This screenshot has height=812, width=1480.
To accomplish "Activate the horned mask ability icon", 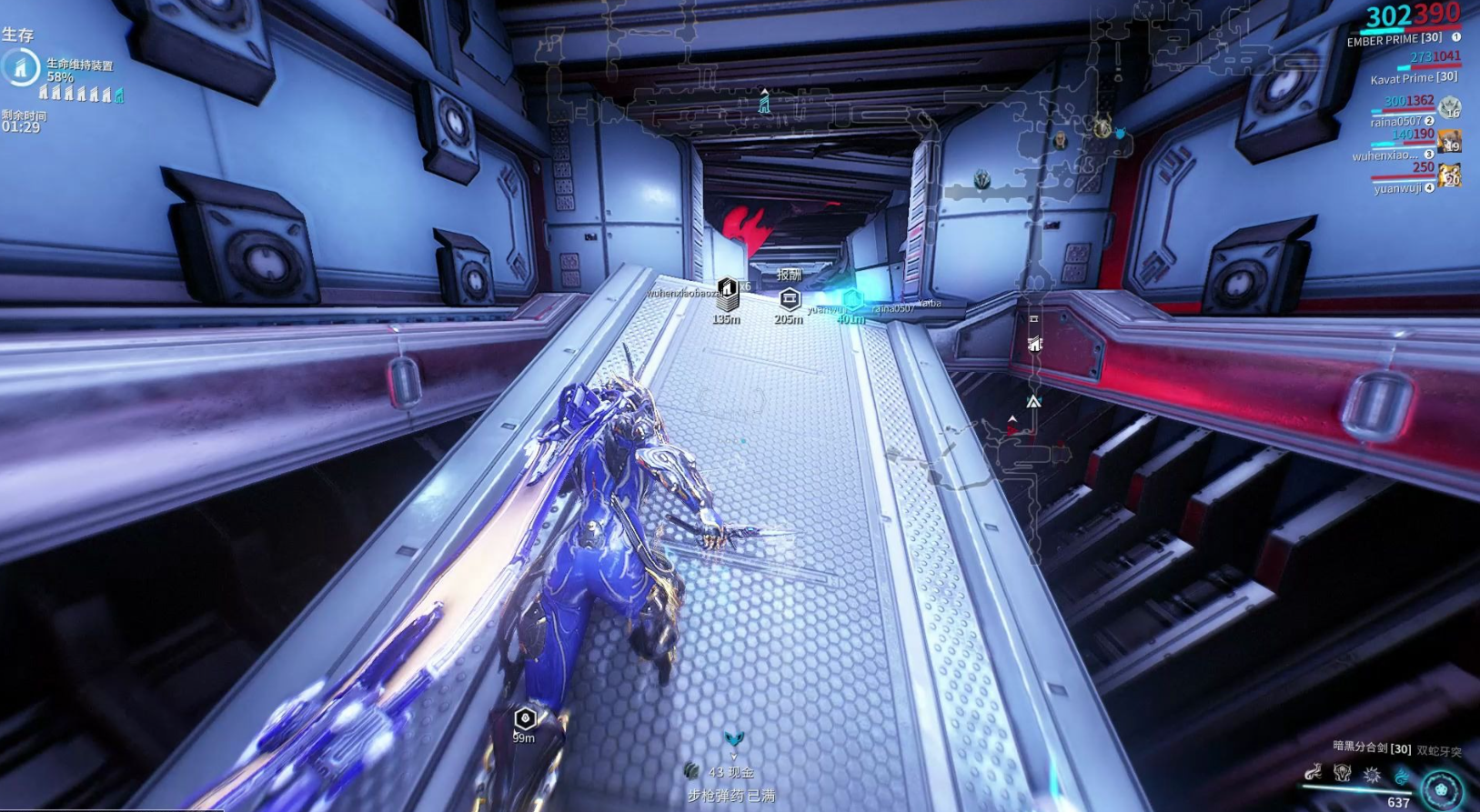I will (x=1342, y=773).
